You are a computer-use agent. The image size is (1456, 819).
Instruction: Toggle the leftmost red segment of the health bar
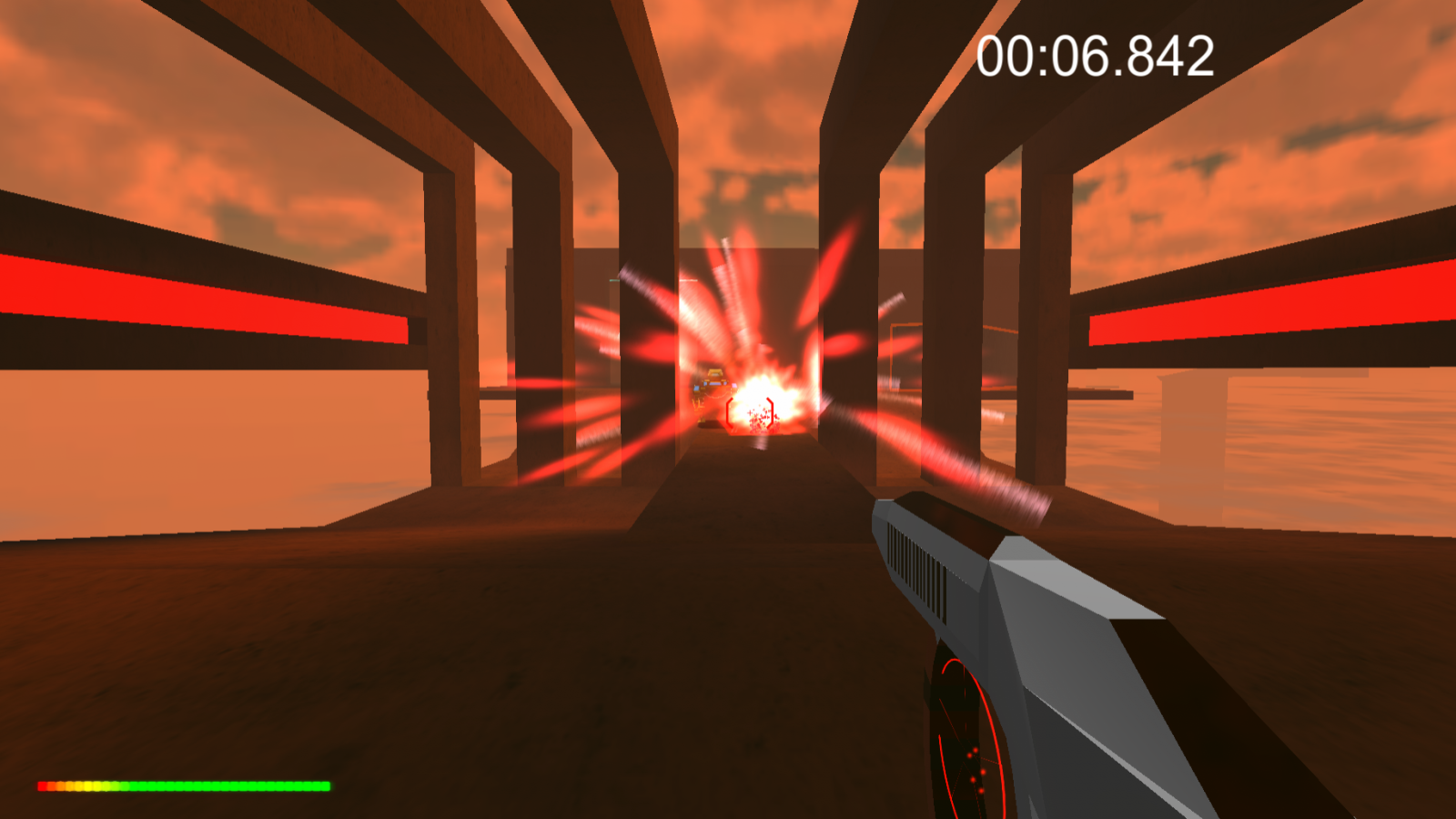[x=42, y=784]
